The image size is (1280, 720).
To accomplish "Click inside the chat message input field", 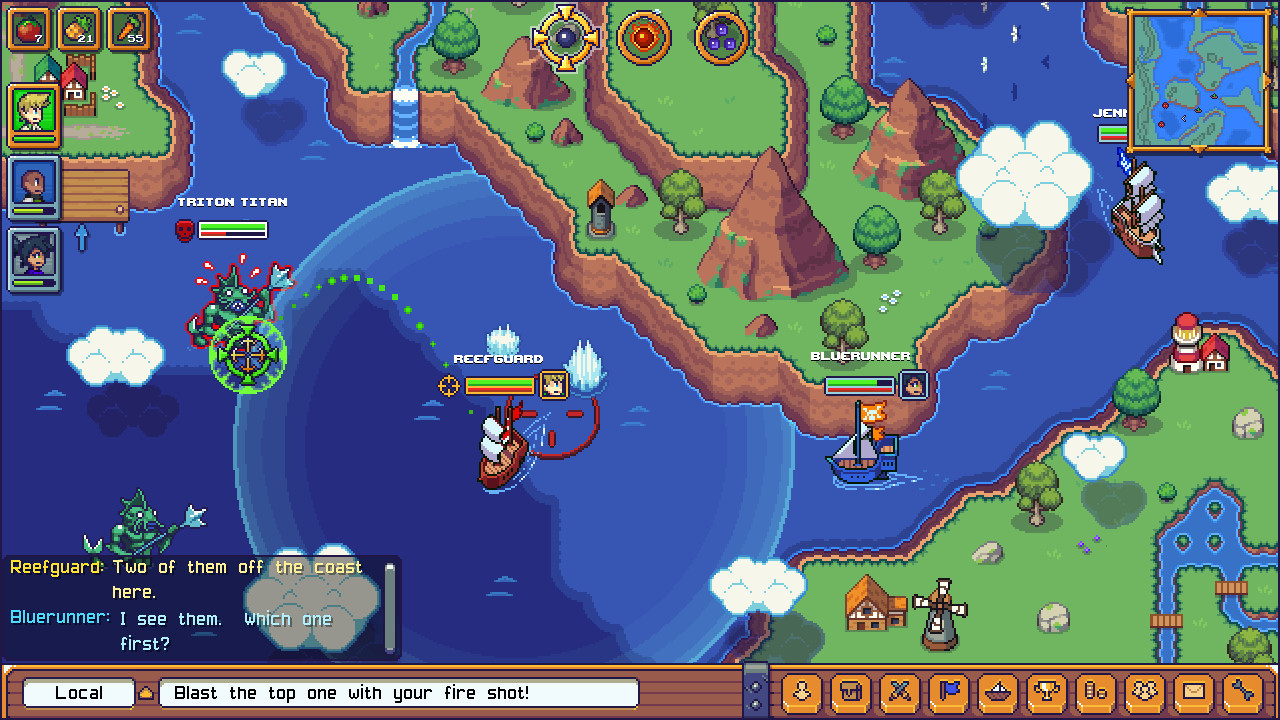I will (x=400, y=692).
